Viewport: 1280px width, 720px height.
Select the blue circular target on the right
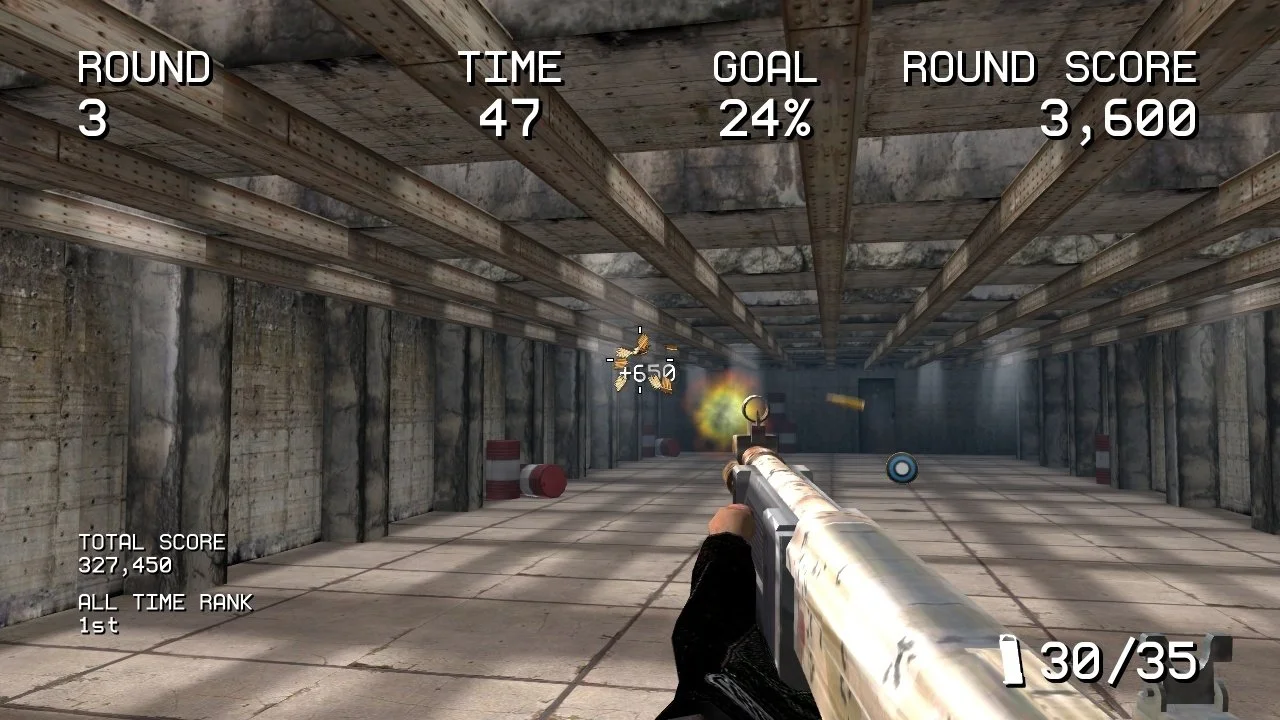pyautogui.click(x=901, y=469)
